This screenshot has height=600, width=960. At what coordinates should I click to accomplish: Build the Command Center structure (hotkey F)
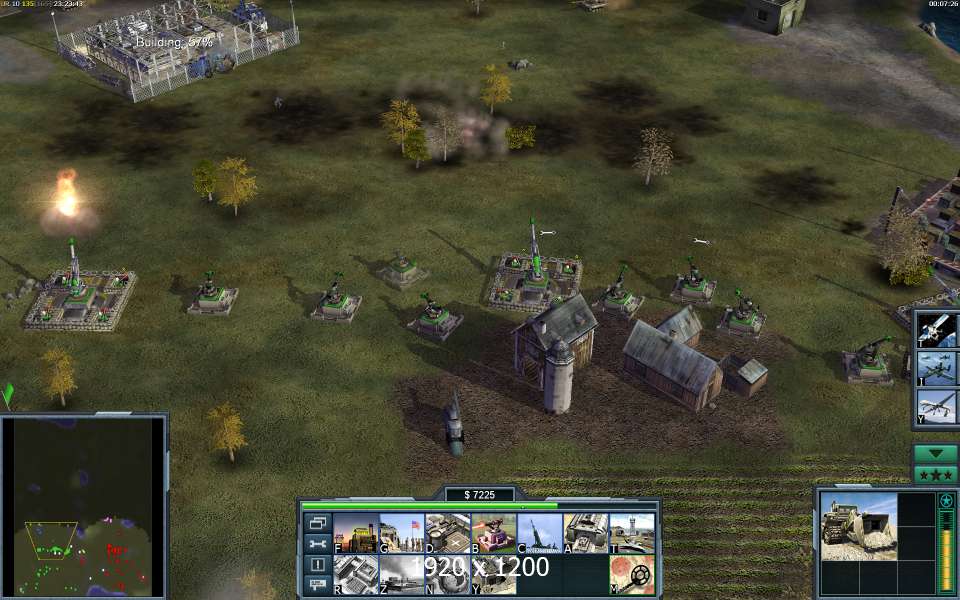[x=355, y=533]
